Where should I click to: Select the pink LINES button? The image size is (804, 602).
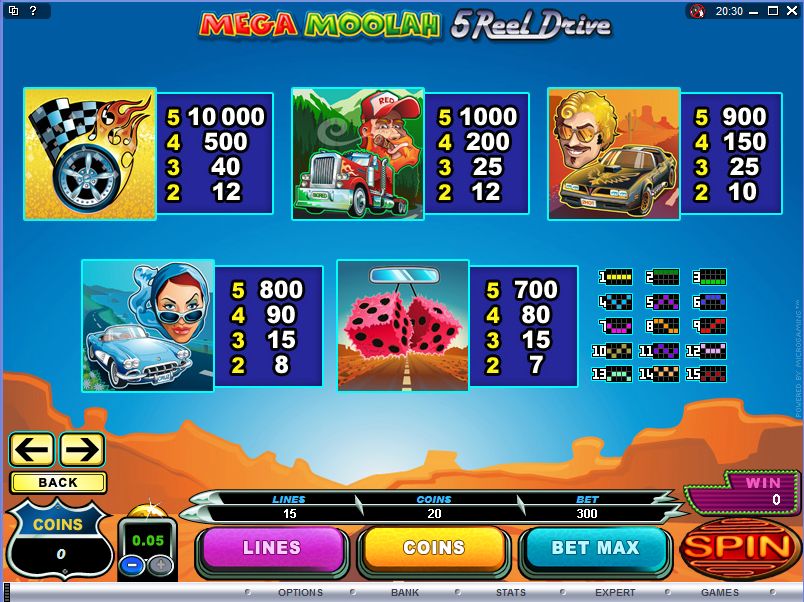(272, 548)
